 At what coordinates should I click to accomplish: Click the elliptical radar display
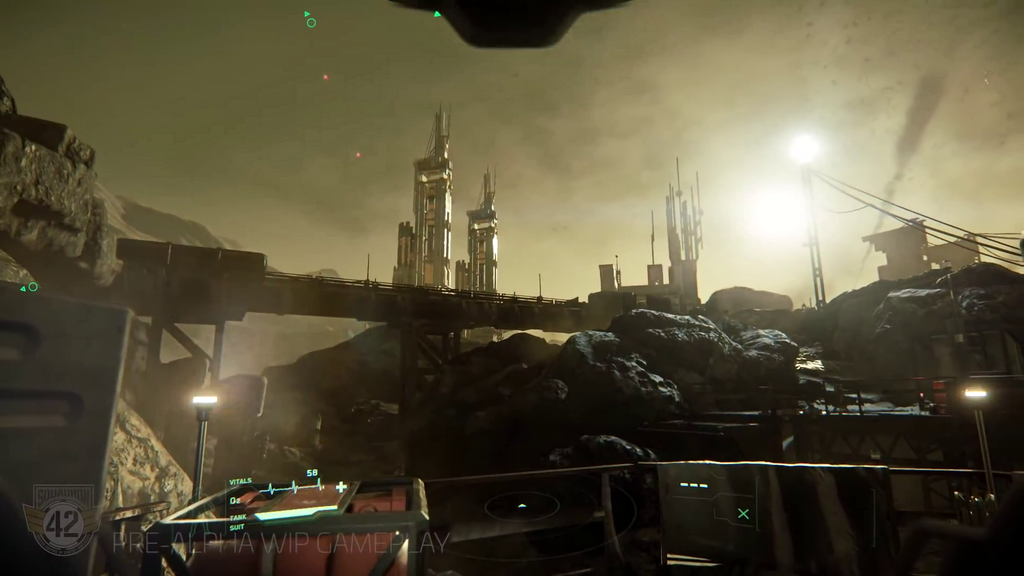pos(522,506)
